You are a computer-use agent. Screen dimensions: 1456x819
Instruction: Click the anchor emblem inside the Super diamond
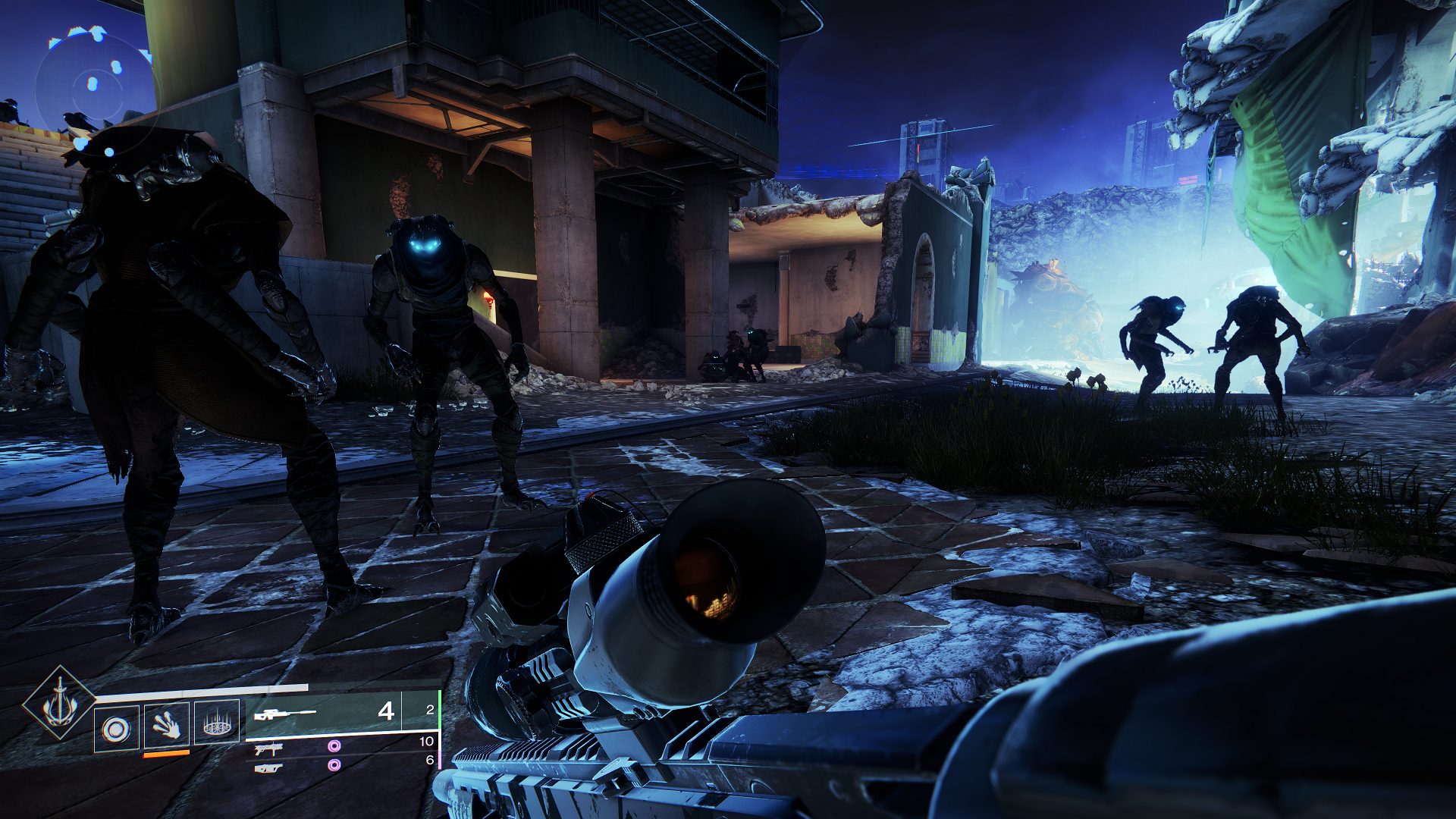(59, 708)
